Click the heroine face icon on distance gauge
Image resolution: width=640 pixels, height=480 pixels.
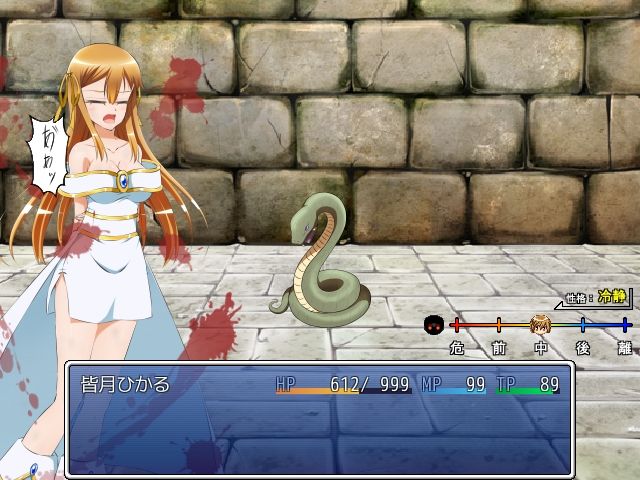541,325
